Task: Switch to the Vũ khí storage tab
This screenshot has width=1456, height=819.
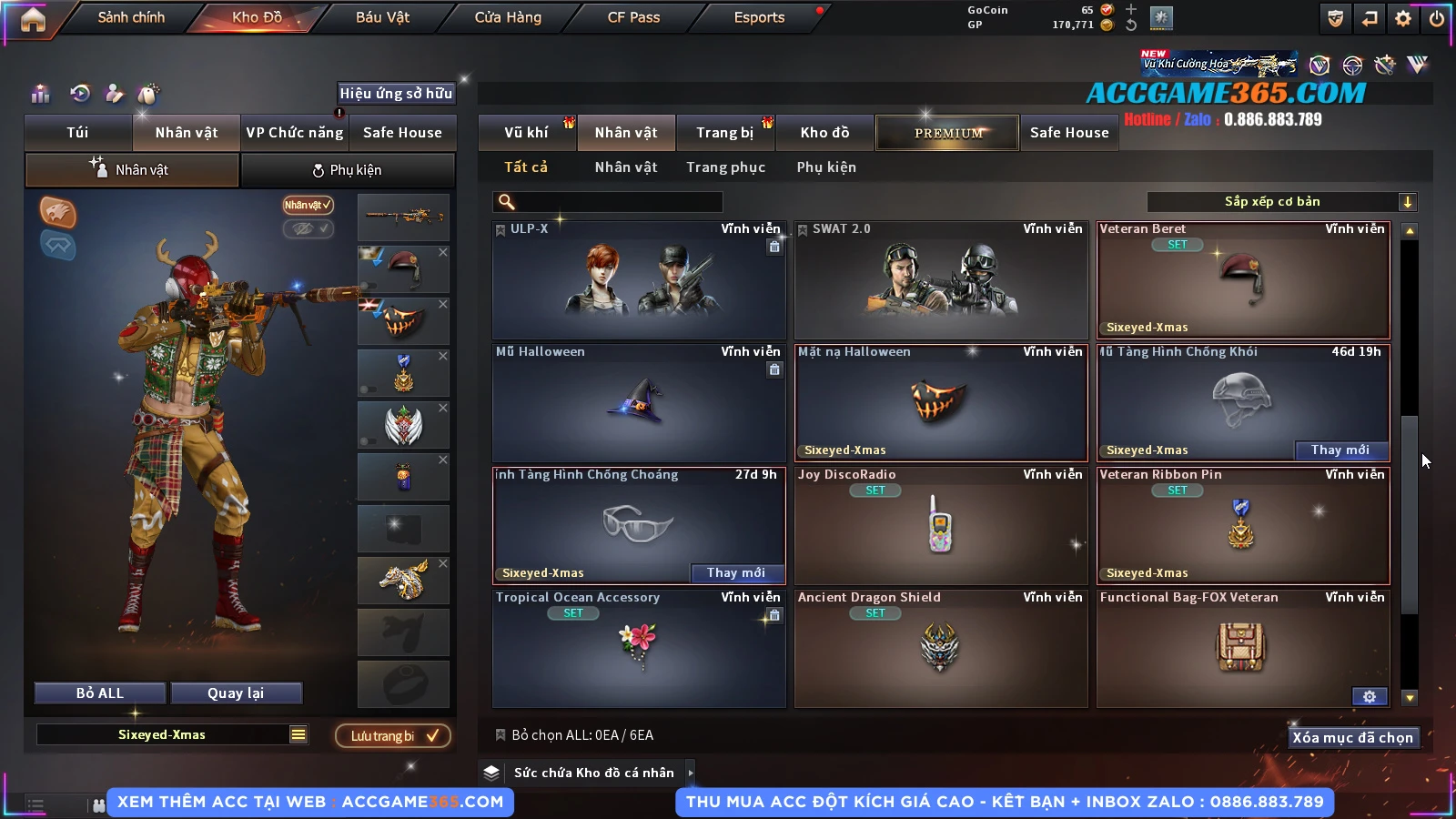Action: pyautogui.click(x=526, y=133)
